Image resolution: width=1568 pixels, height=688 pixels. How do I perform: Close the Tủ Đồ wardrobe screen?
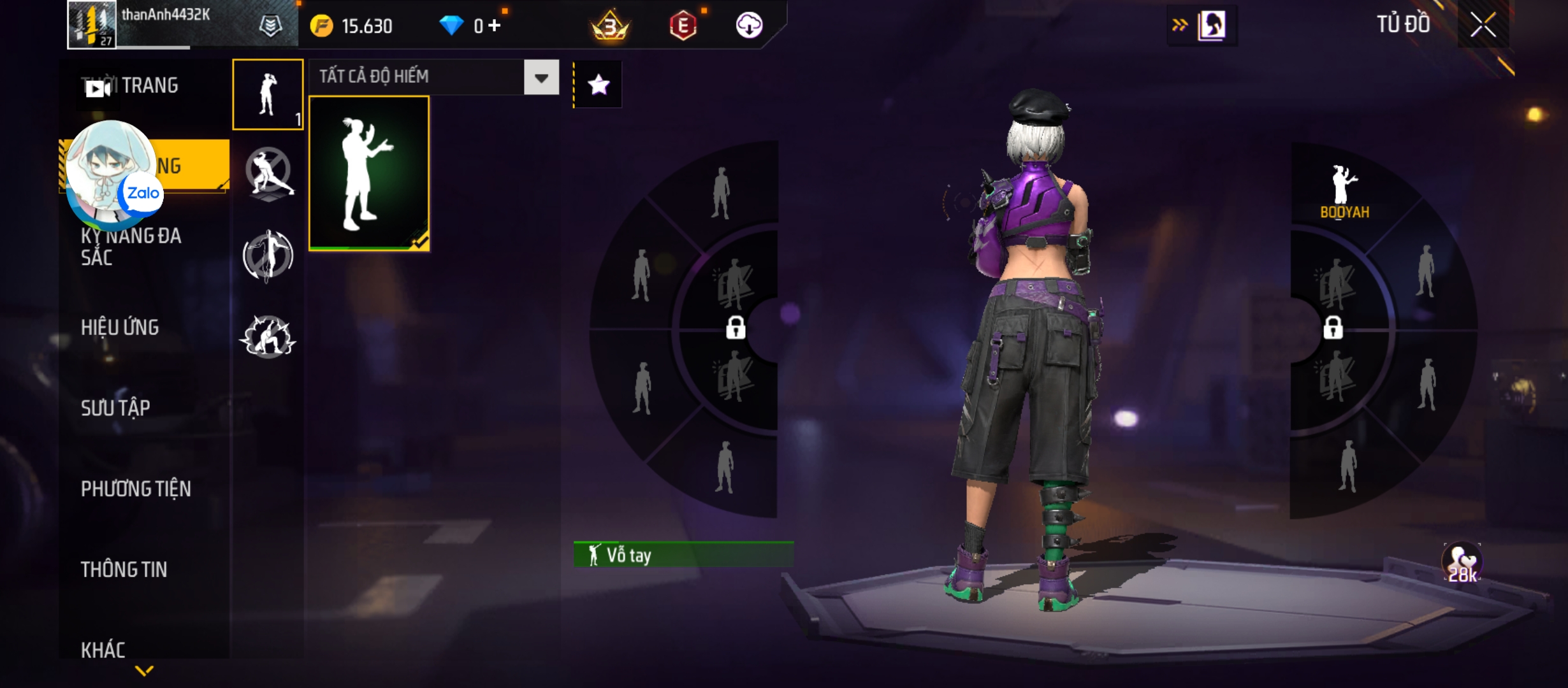(1483, 26)
